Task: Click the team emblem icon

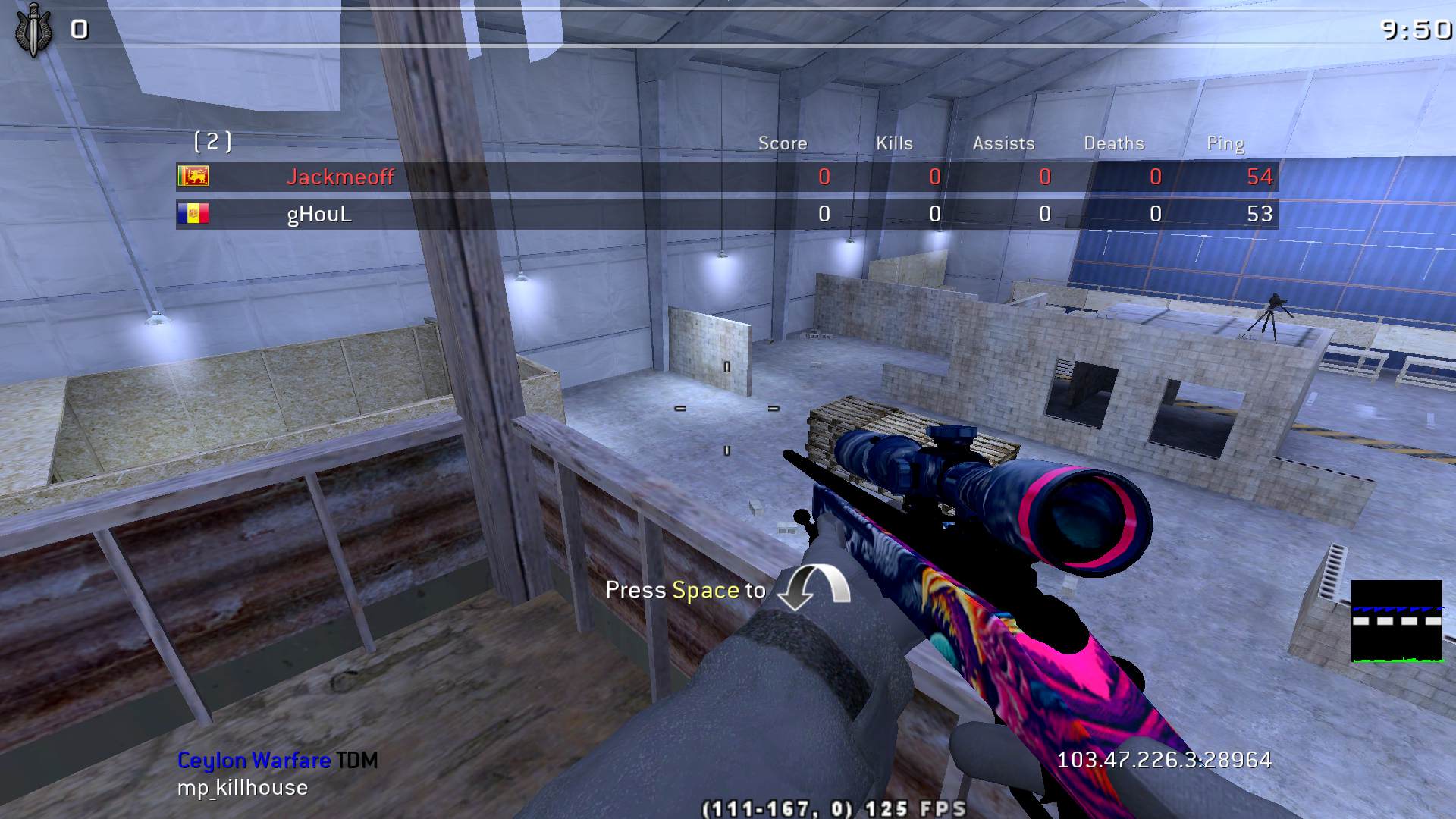Action: click(x=33, y=30)
